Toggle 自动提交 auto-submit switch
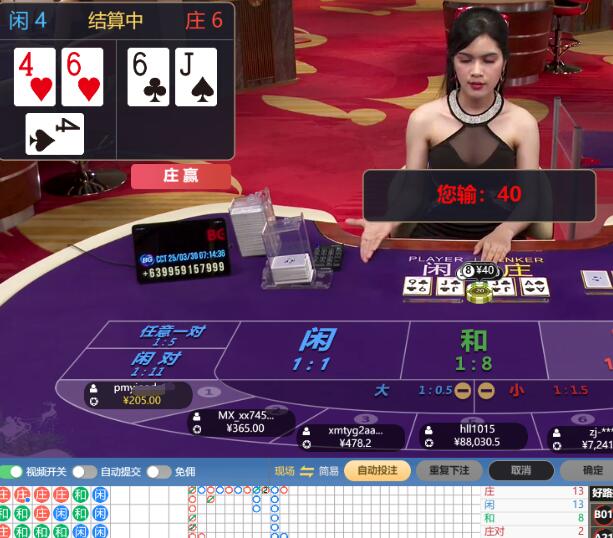Viewport: 613px width, 538px height. [83, 471]
